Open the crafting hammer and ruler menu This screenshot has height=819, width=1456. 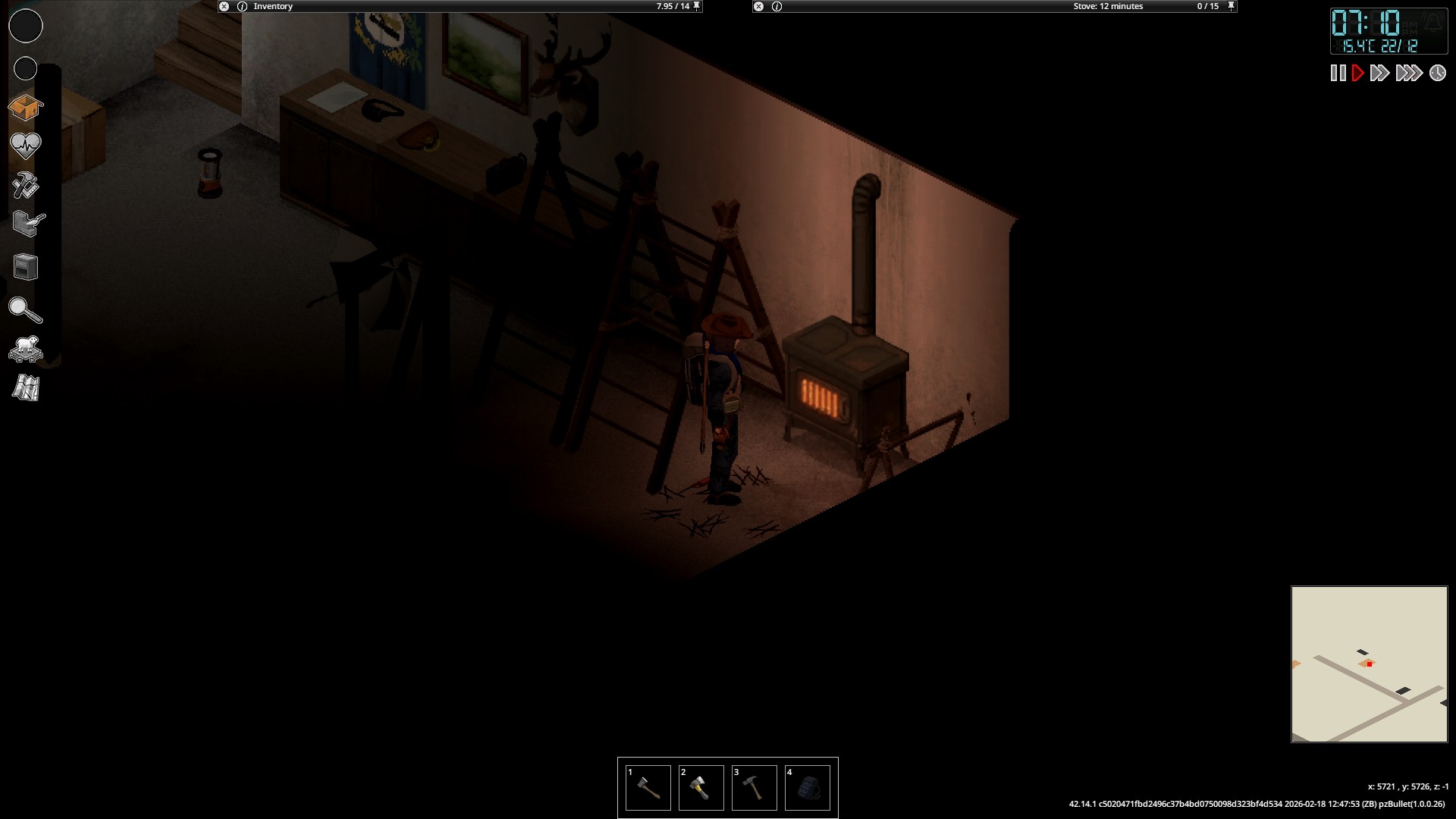[25, 185]
